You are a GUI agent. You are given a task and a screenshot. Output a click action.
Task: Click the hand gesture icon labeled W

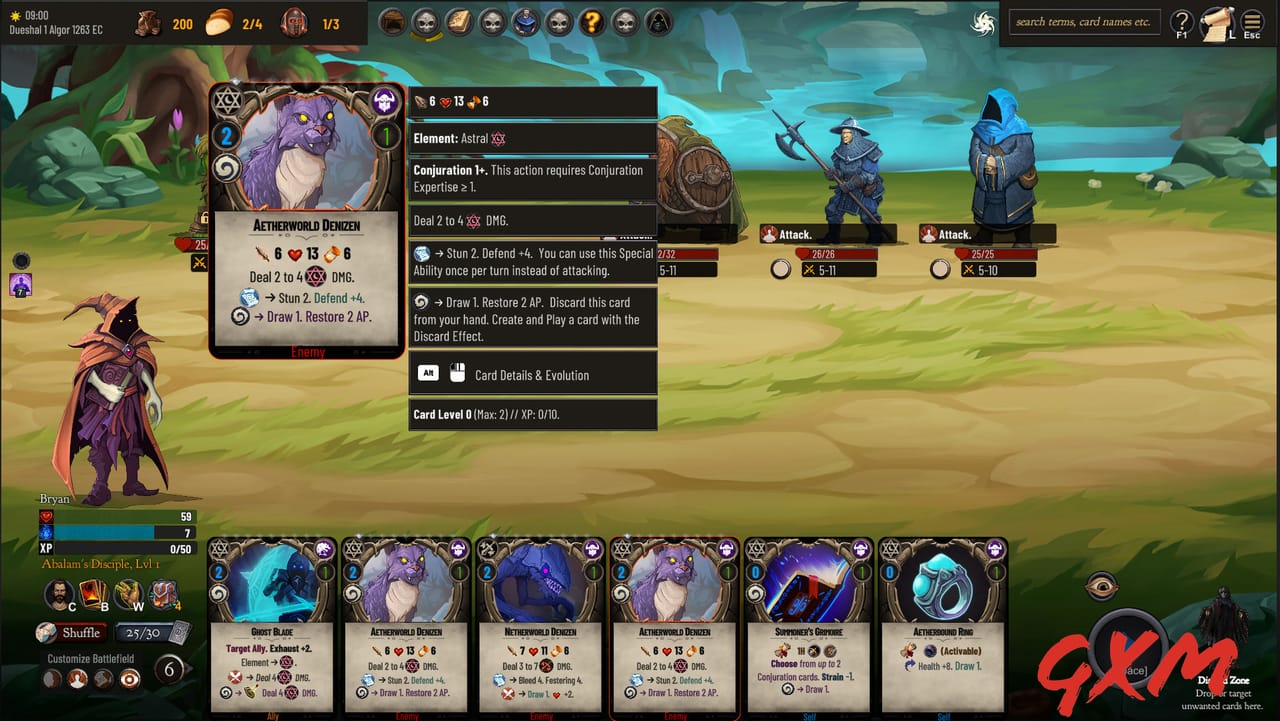coord(124,593)
